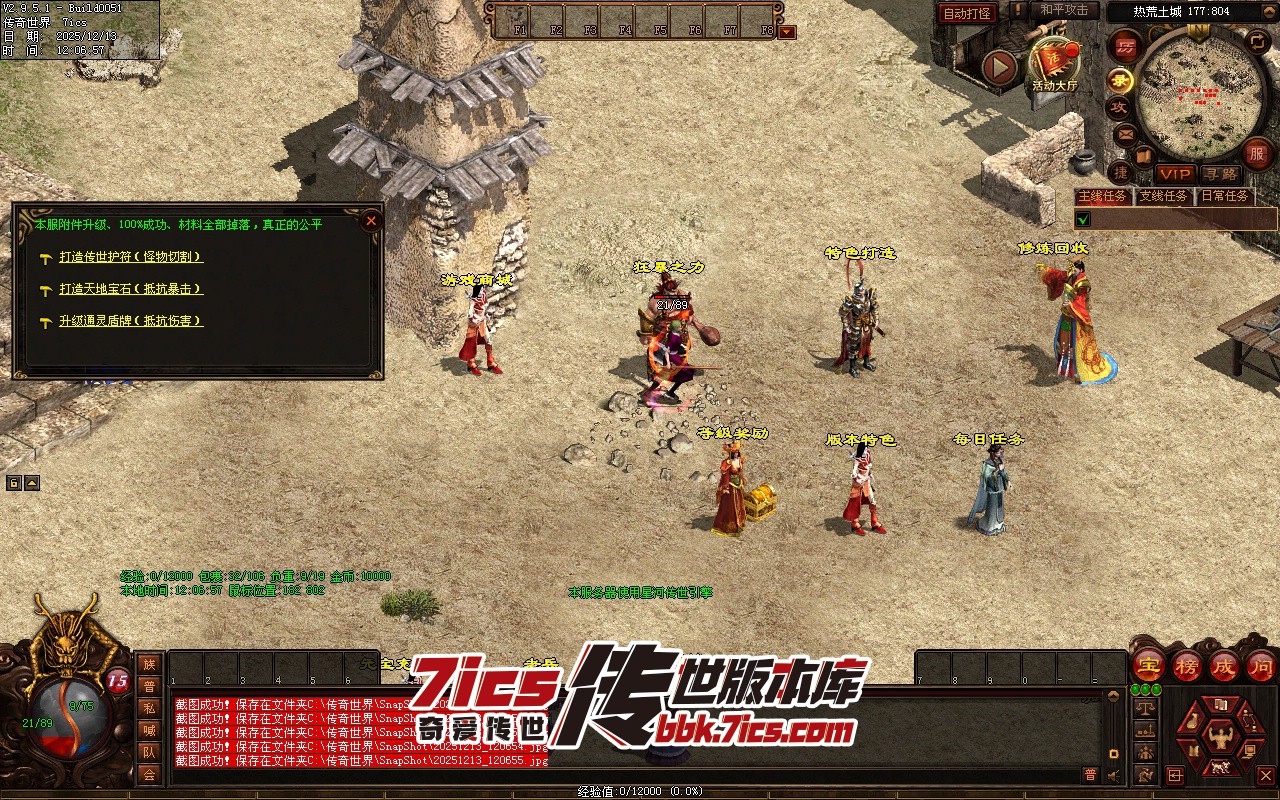Select the 打造天地宝石 link
The height and width of the screenshot is (800, 1280).
[x=131, y=289]
